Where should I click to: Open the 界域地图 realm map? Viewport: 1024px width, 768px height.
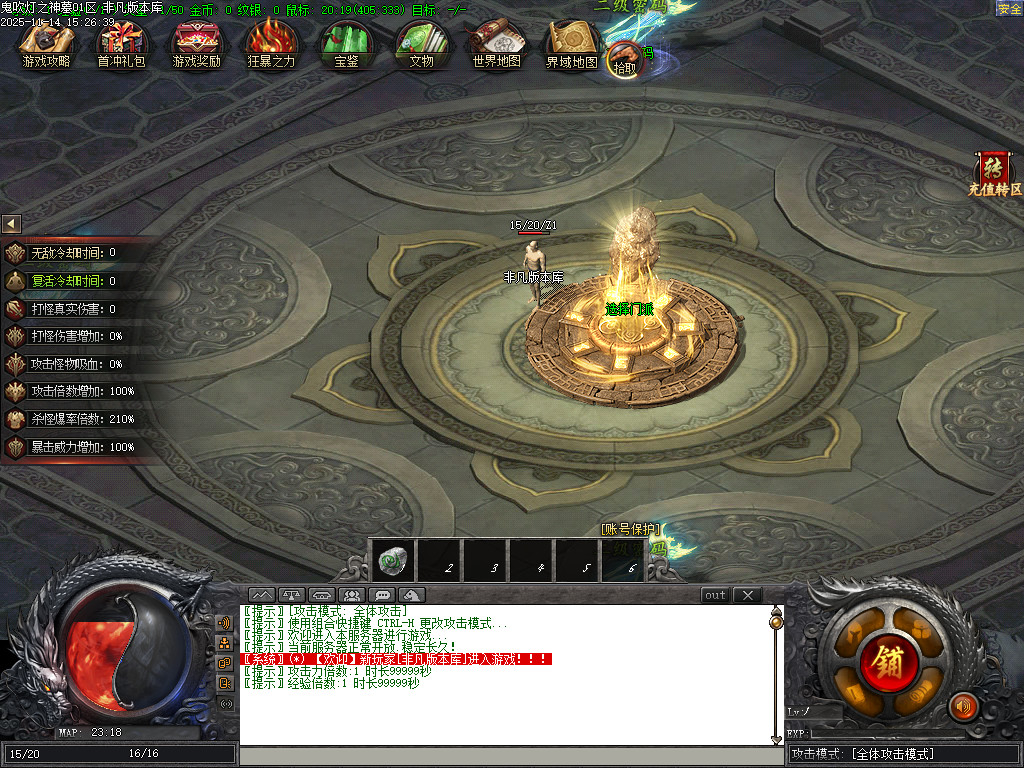(x=571, y=45)
